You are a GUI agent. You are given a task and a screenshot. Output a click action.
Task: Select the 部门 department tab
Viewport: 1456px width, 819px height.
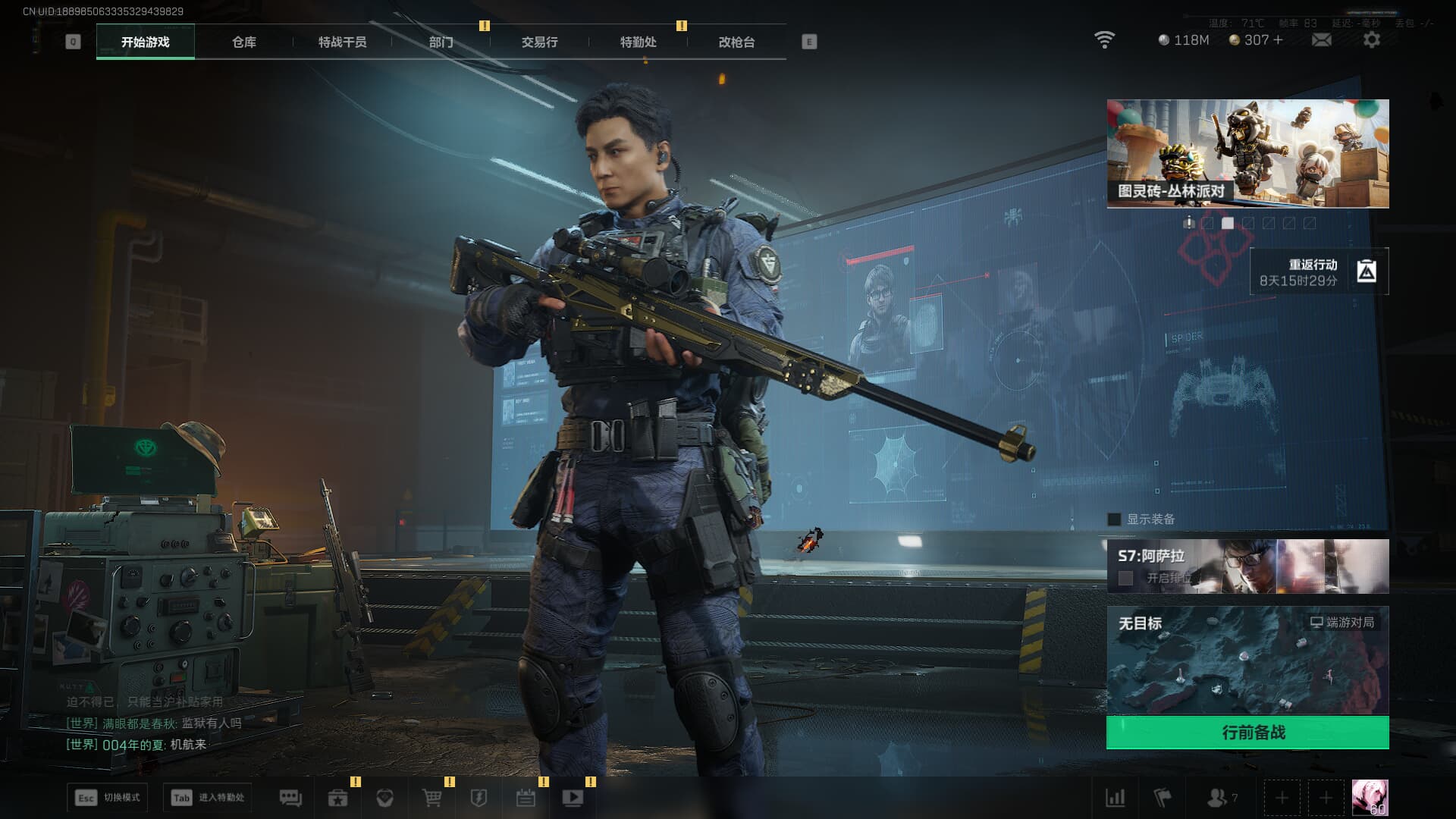(x=441, y=42)
